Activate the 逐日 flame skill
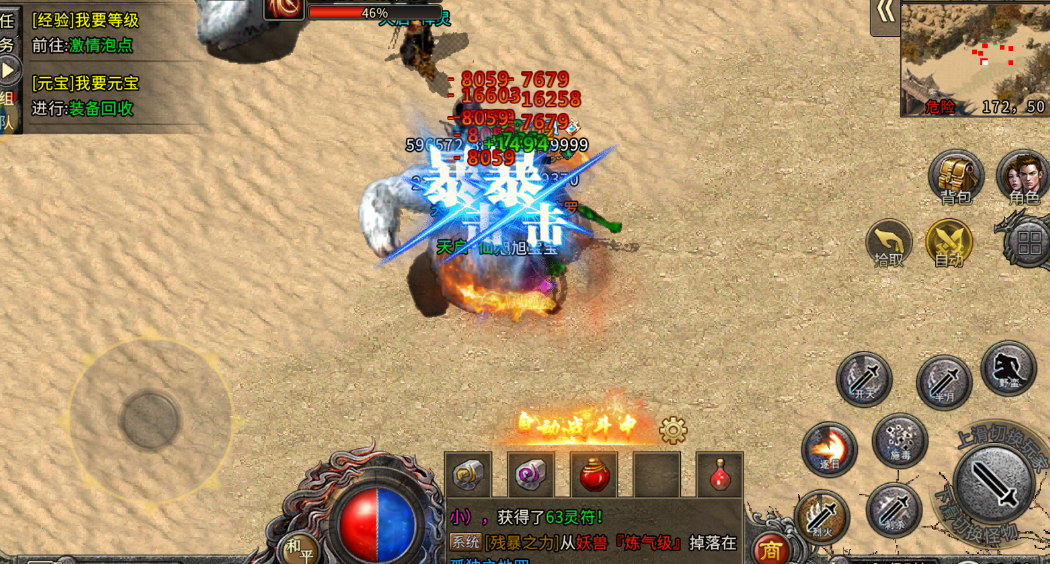 coord(829,449)
